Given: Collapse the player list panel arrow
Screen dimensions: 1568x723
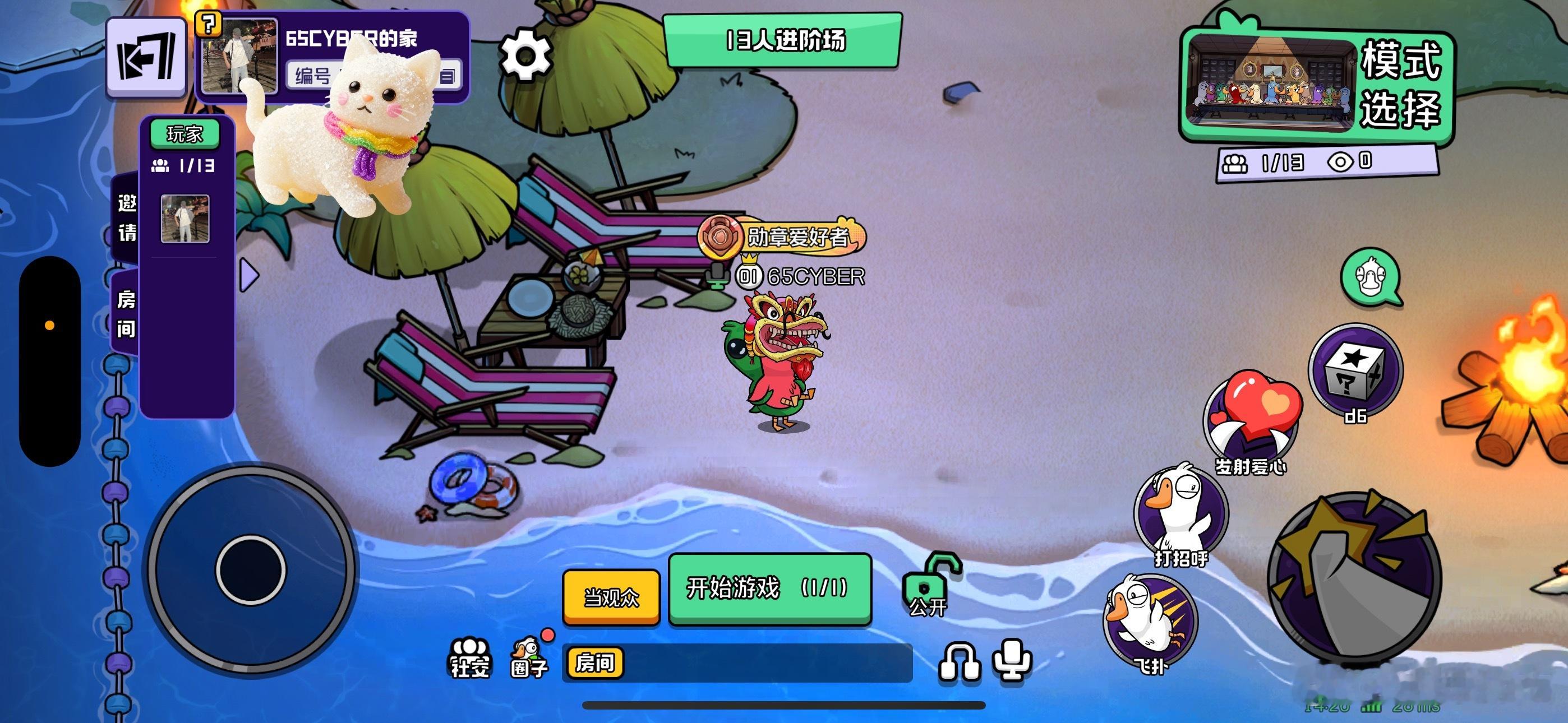Looking at the screenshot, I should click(x=249, y=276).
